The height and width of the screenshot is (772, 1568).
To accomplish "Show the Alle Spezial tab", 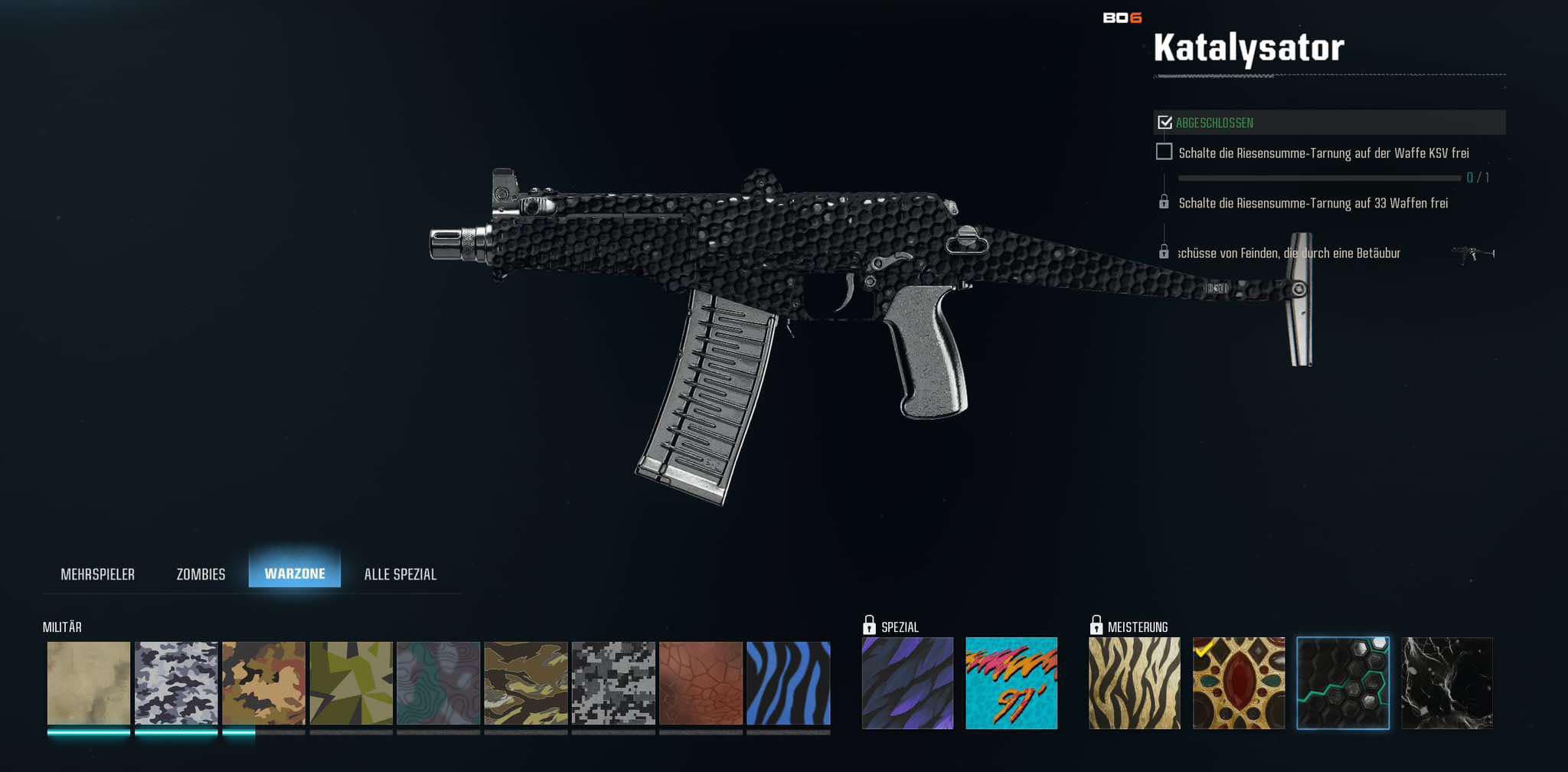I will point(400,574).
